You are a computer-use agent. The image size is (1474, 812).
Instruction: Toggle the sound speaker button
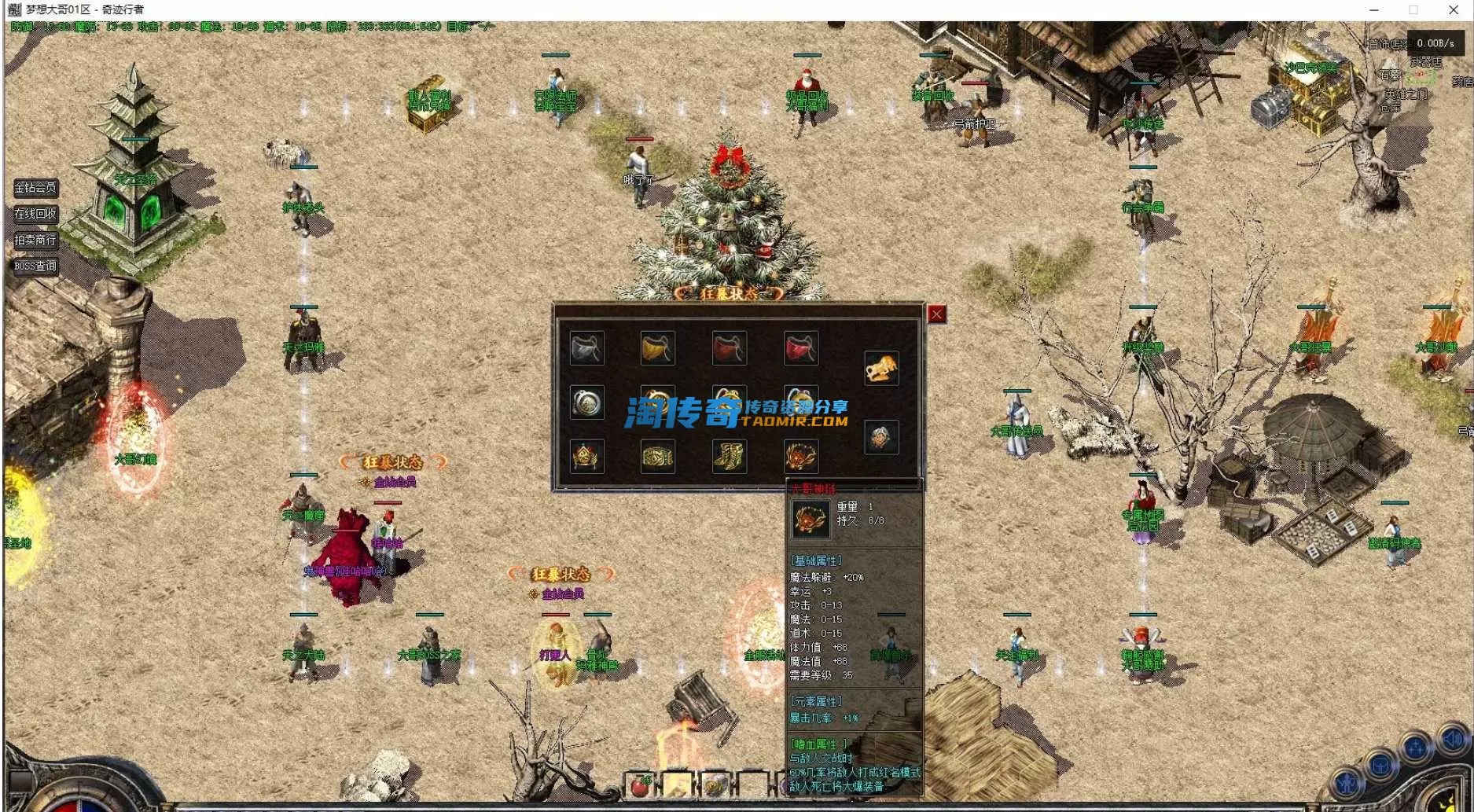pos(1451,739)
